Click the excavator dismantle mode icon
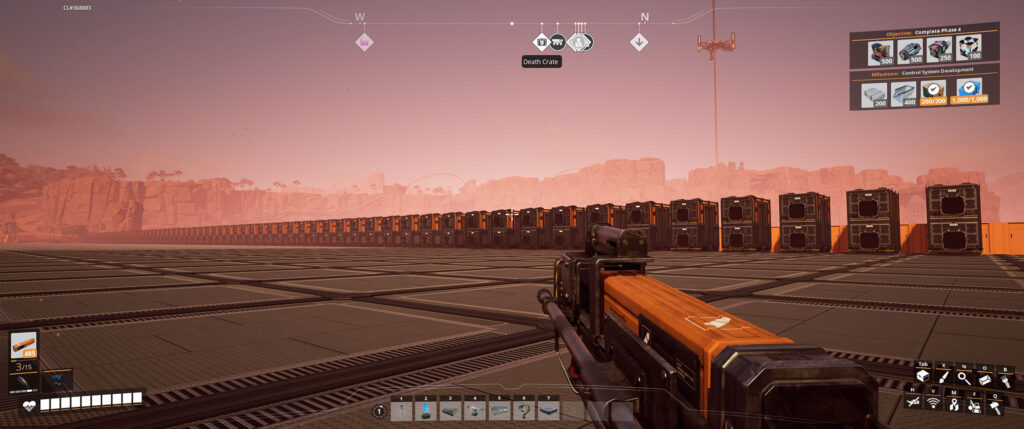Image resolution: width=1024 pixels, height=429 pixels. pos(974,405)
